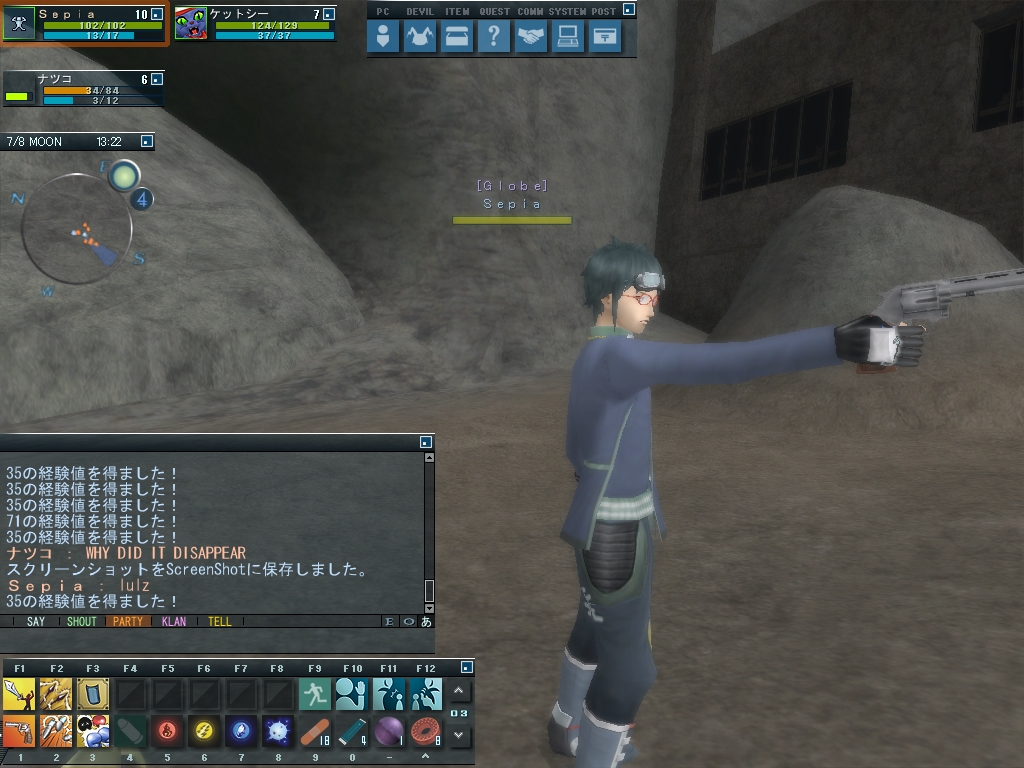
Task: Select the TELL chat channel
Action: [x=220, y=621]
